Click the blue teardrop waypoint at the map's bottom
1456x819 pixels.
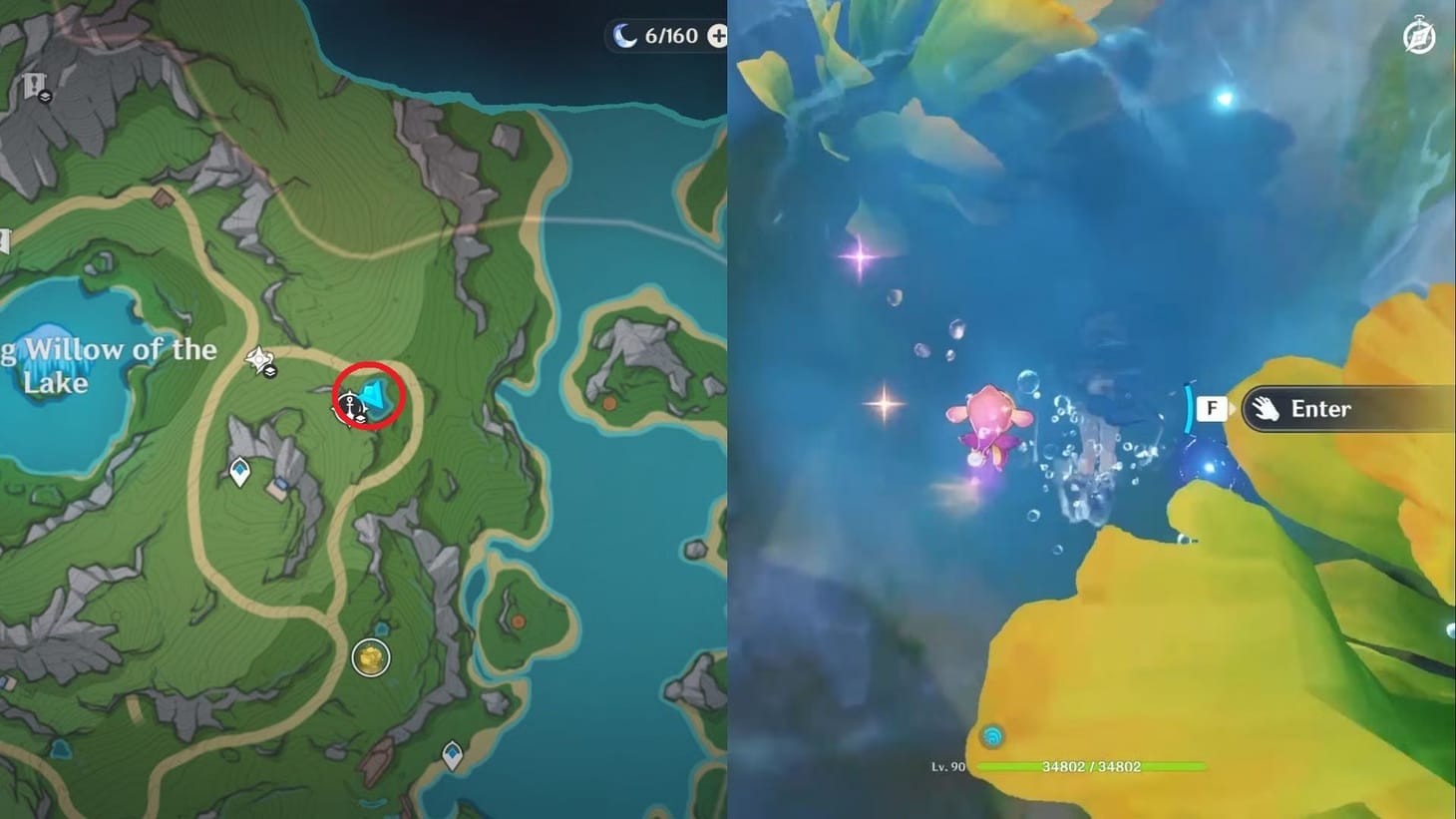tap(453, 754)
